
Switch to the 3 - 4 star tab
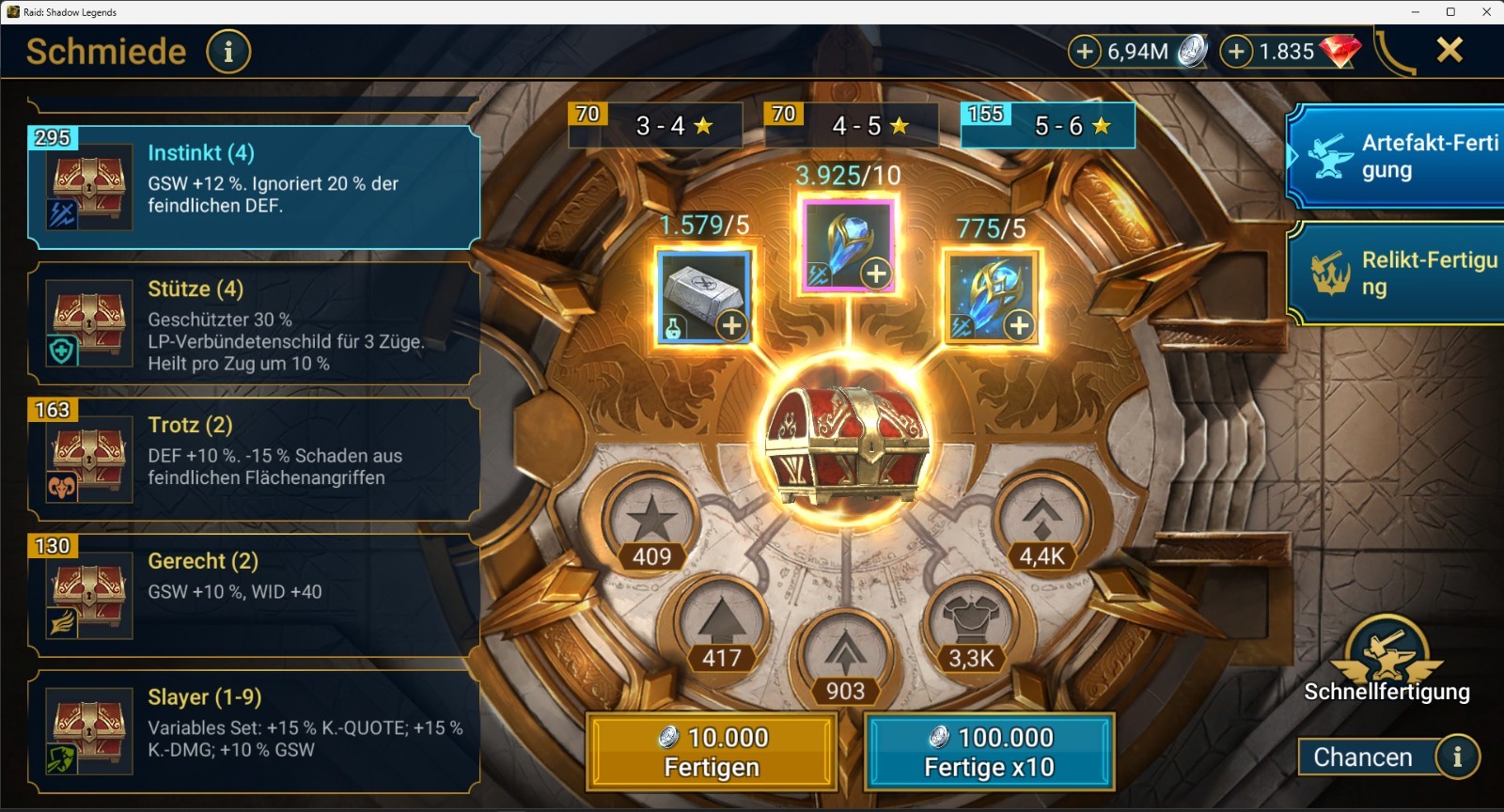pyautogui.click(x=656, y=126)
